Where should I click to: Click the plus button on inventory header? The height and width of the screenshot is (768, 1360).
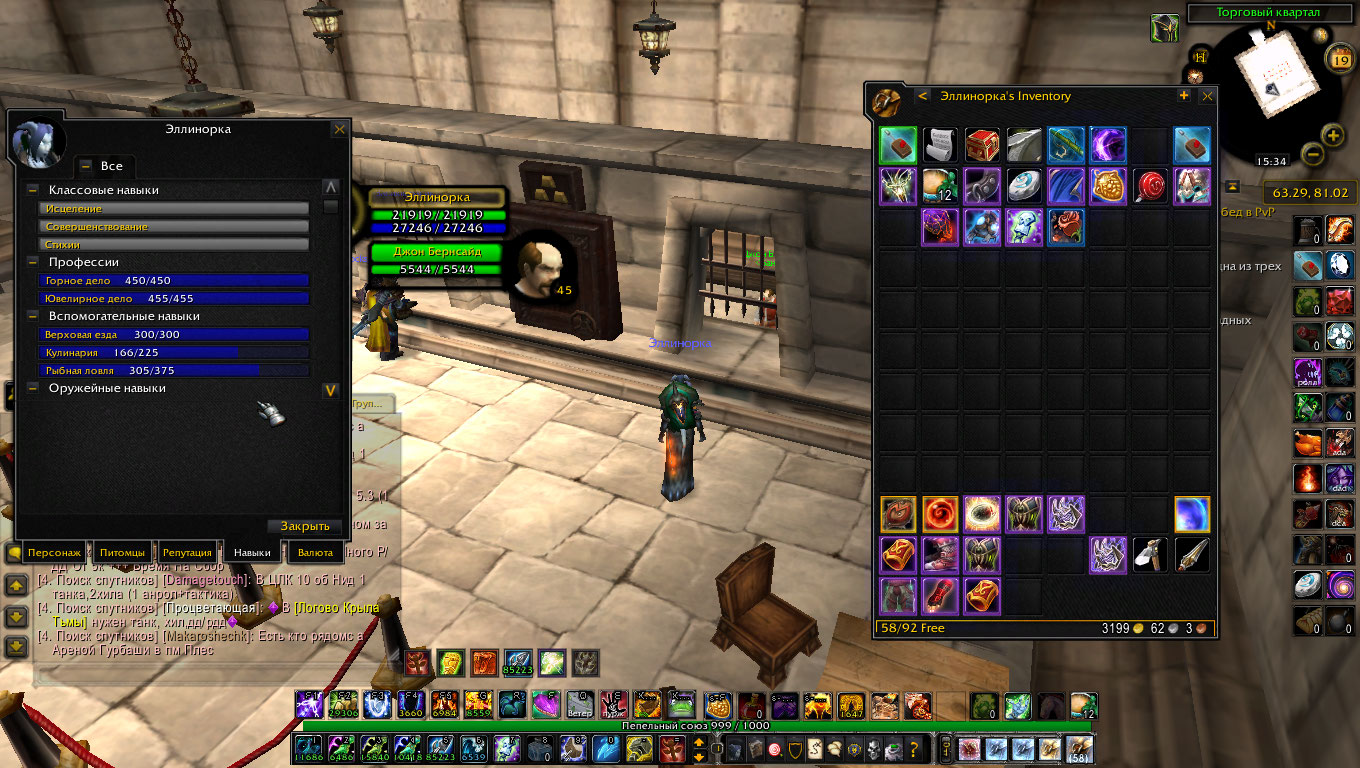click(1184, 96)
